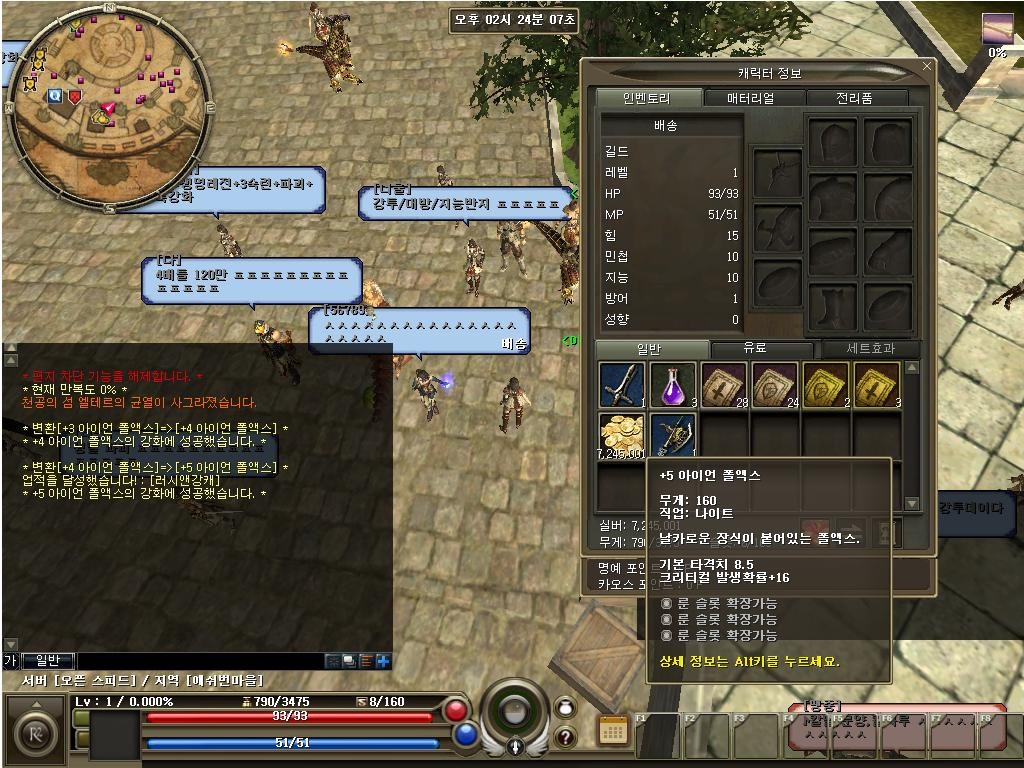1024x768 pixels.
Task: Close the 캐릭터 정보 window
Action: tap(927, 67)
